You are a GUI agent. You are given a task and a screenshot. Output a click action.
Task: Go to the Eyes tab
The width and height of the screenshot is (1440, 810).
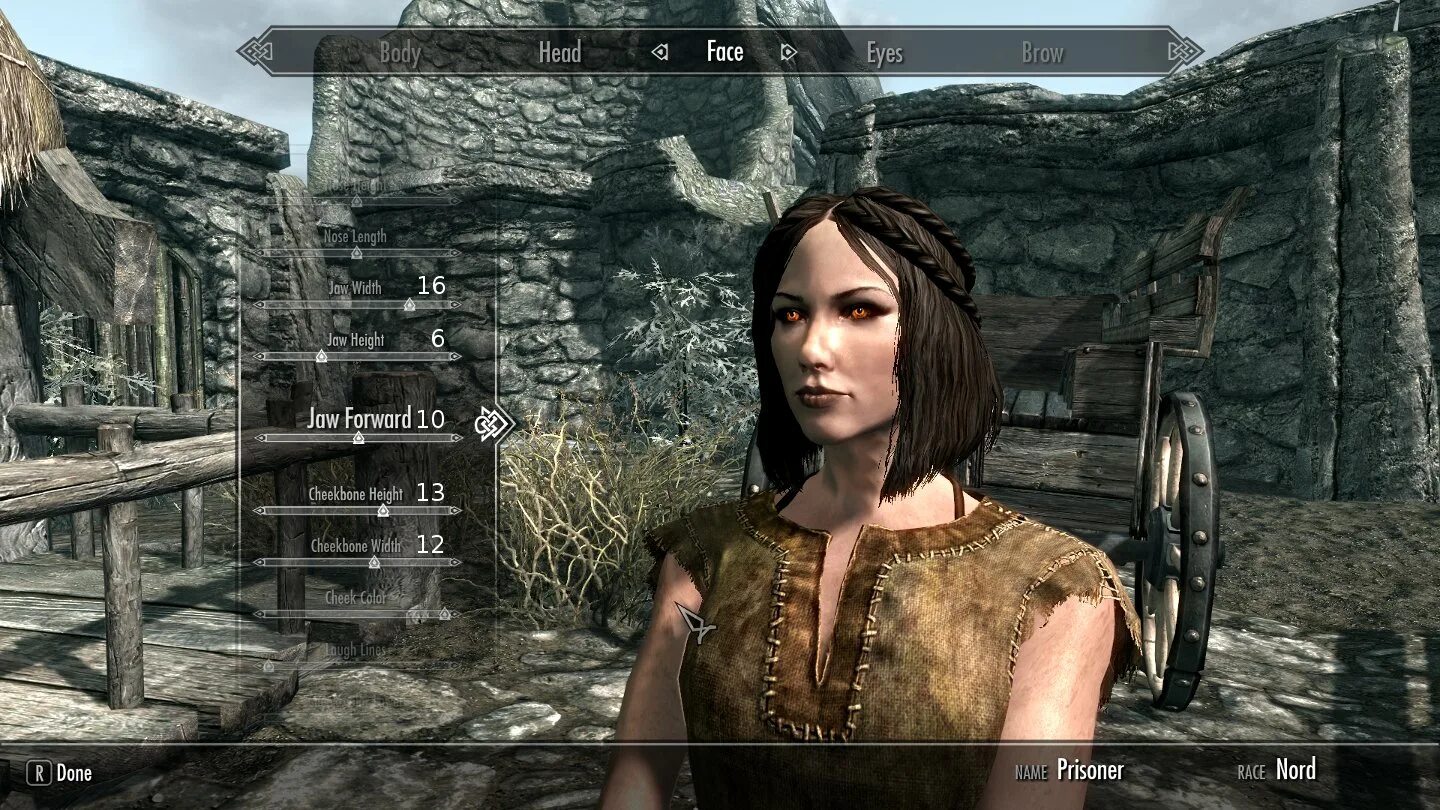884,53
